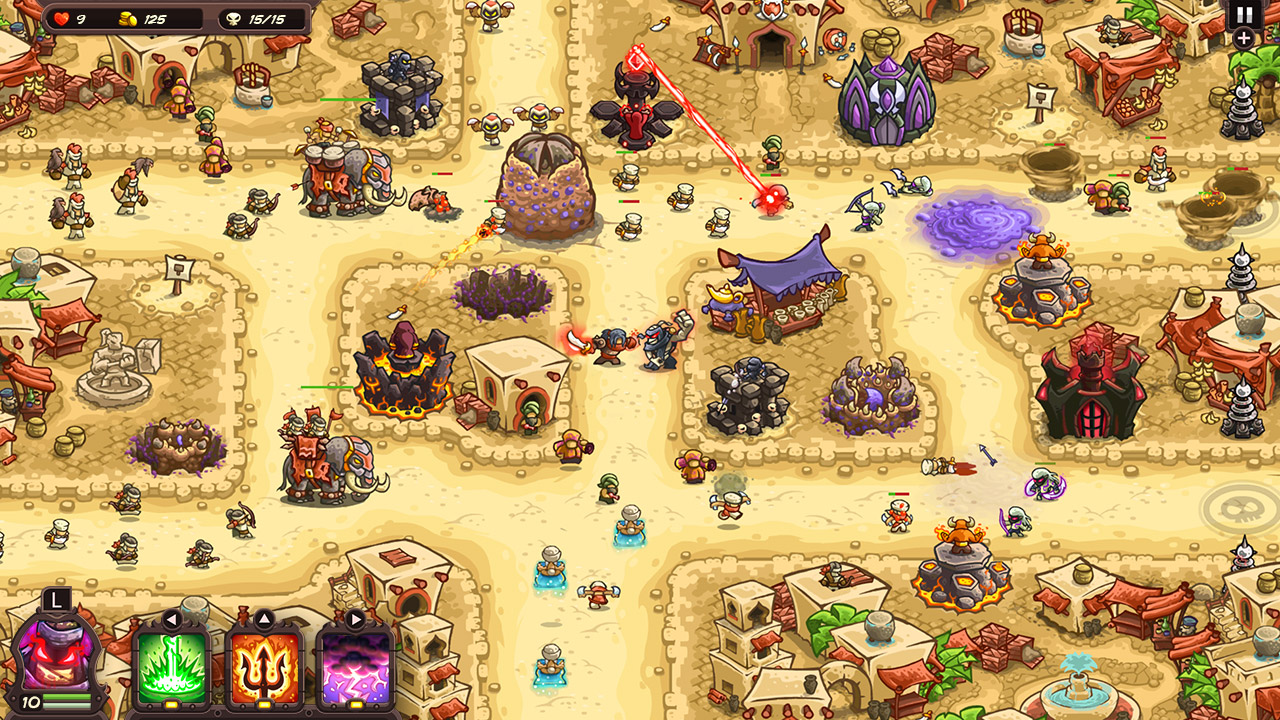Viewport: 1280px width, 720px height.
Task: Toggle the yellow indicator under the trident power
Action: pos(266,703)
